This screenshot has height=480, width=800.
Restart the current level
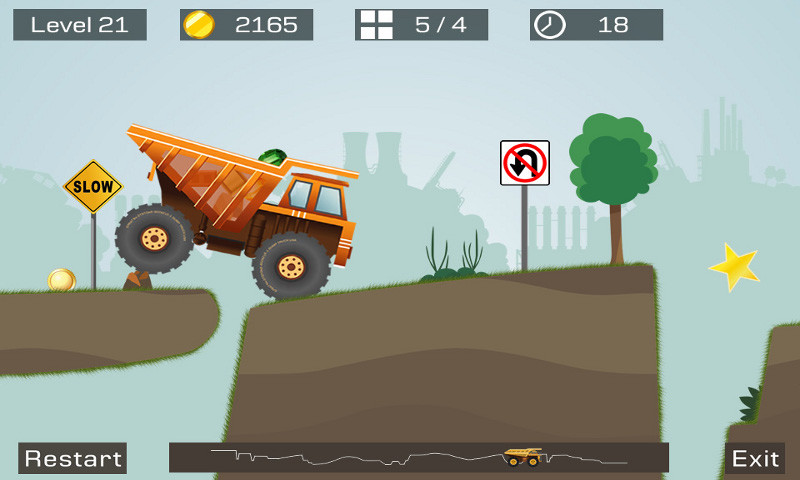(72, 458)
